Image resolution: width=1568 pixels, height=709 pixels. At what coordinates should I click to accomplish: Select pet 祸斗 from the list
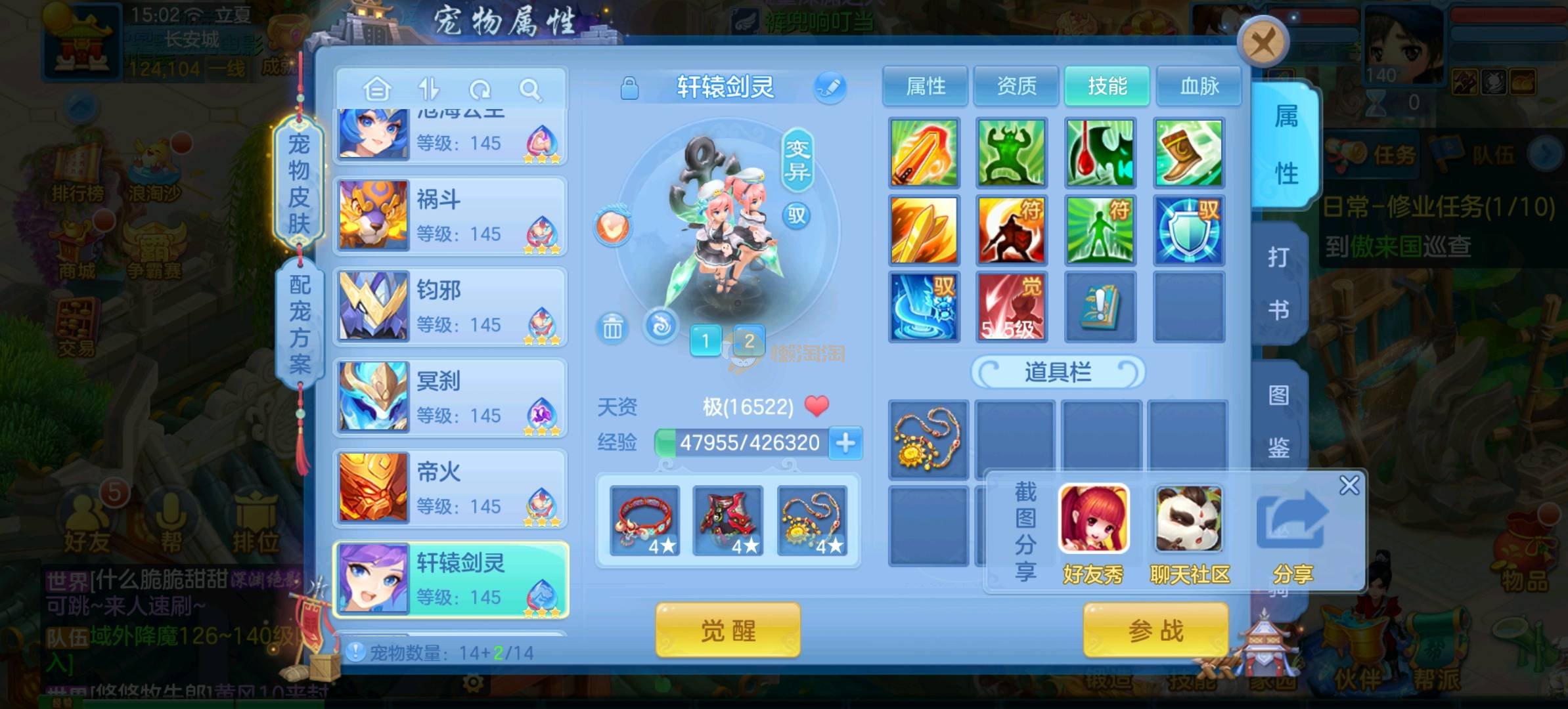451,216
